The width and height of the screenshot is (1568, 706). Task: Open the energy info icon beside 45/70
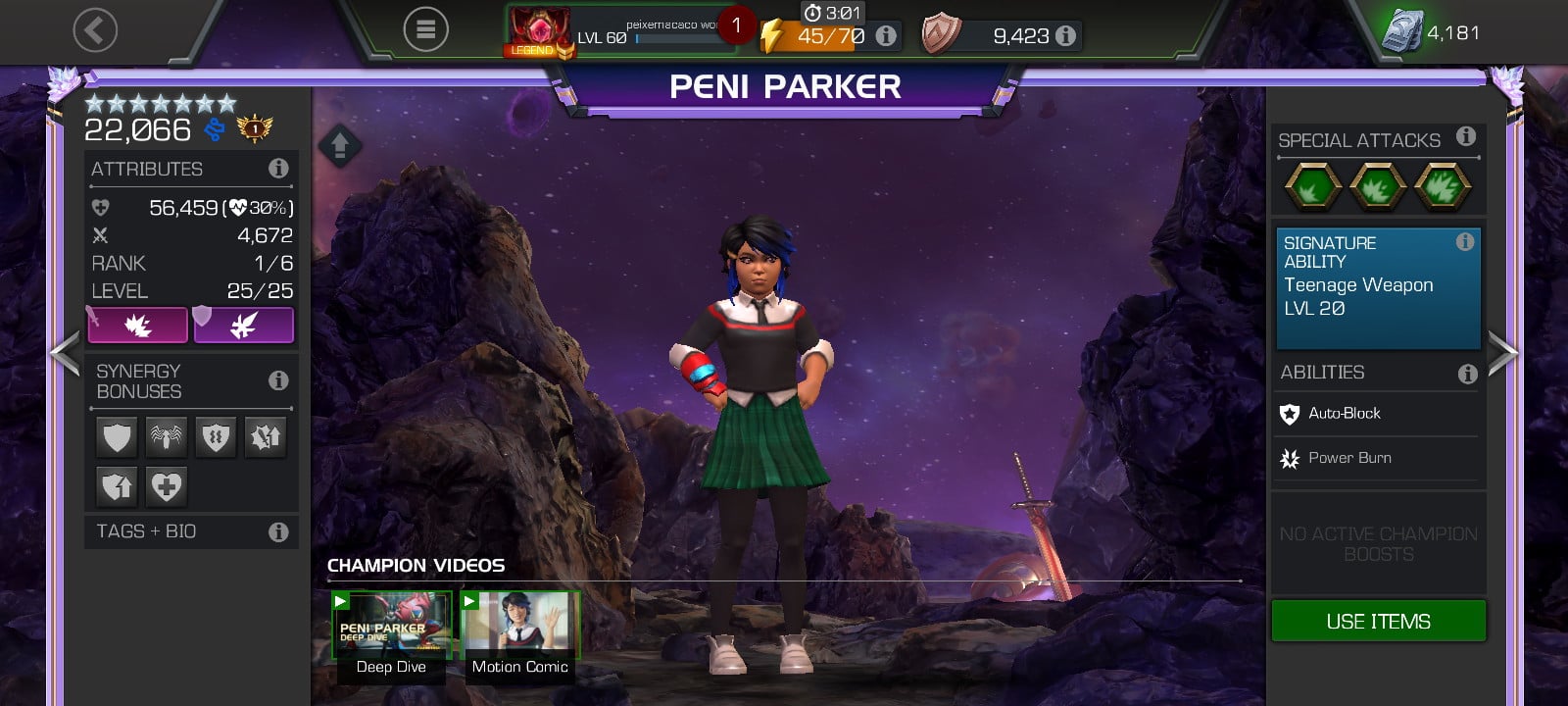point(886,36)
